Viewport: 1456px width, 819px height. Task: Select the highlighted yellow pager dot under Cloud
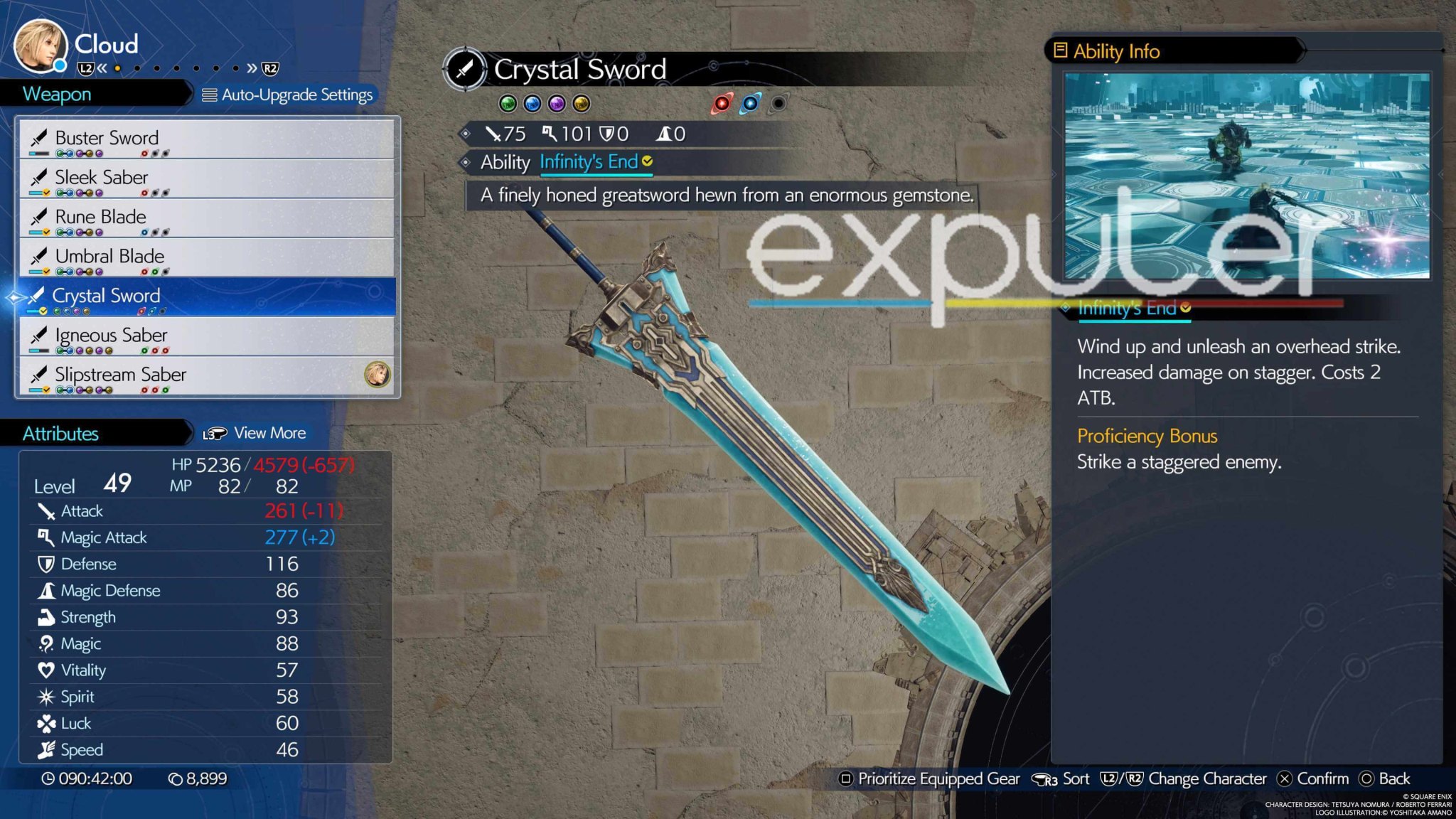pos(117,68)
